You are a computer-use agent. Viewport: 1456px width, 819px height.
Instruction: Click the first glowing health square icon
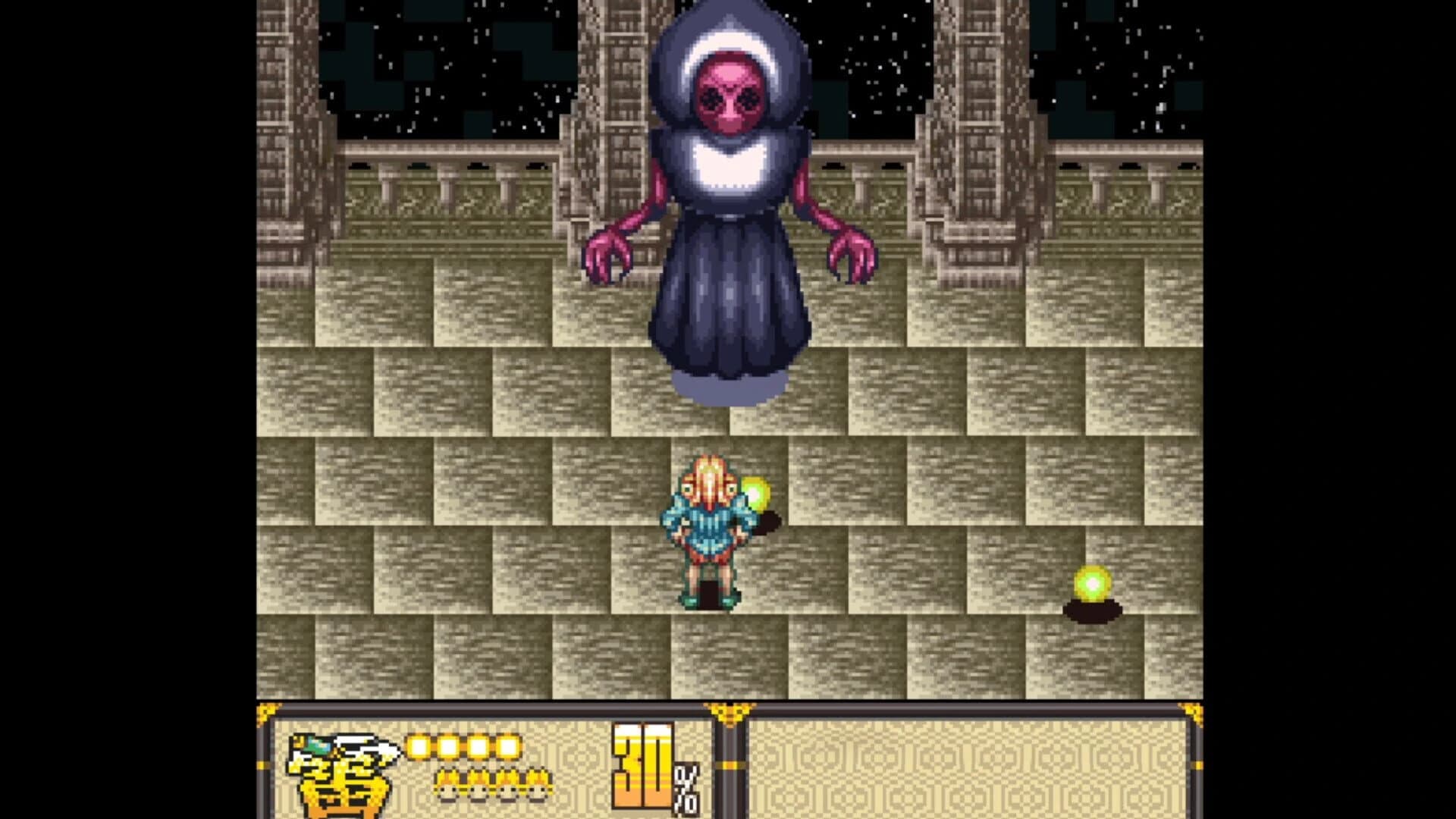419,745
